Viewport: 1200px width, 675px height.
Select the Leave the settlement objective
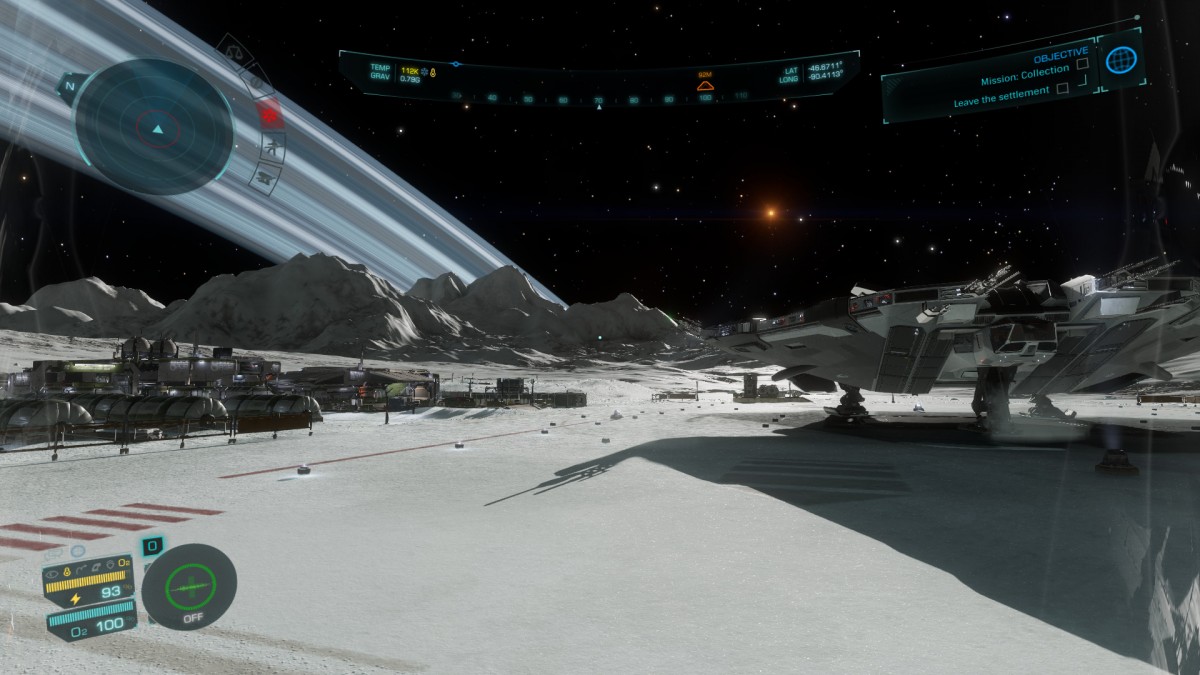pyautogui.click(x=1001, y=90)
